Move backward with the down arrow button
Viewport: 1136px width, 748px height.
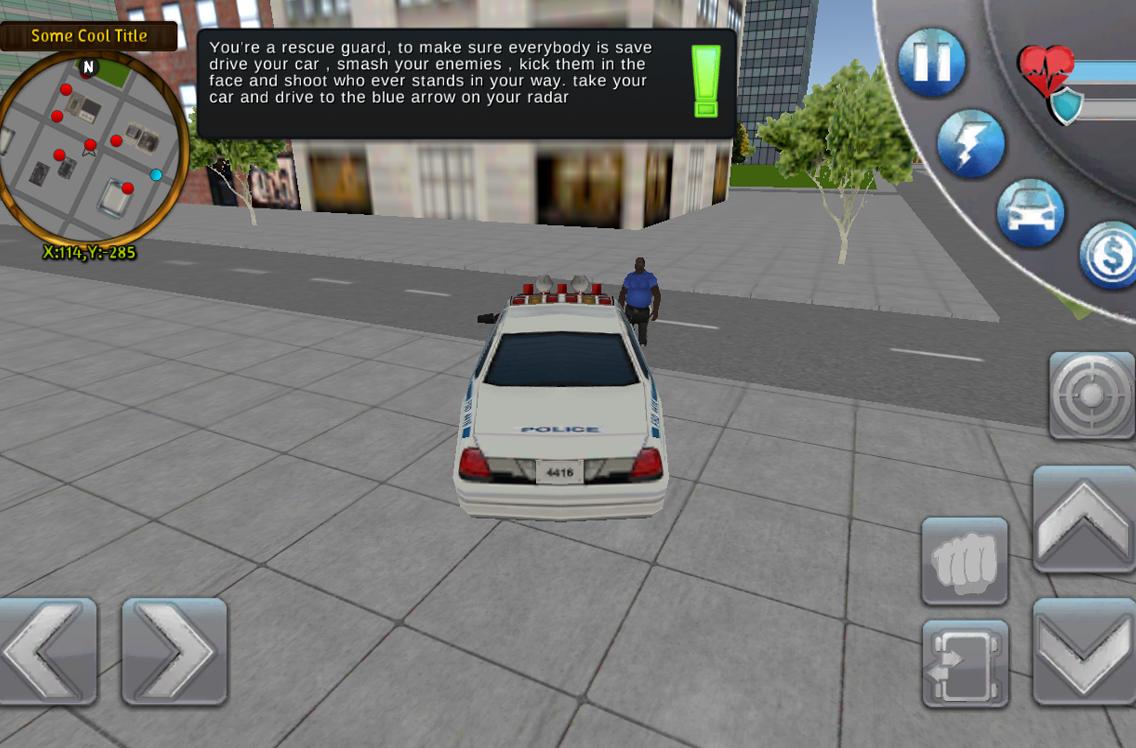click(x=1084, y=651)
